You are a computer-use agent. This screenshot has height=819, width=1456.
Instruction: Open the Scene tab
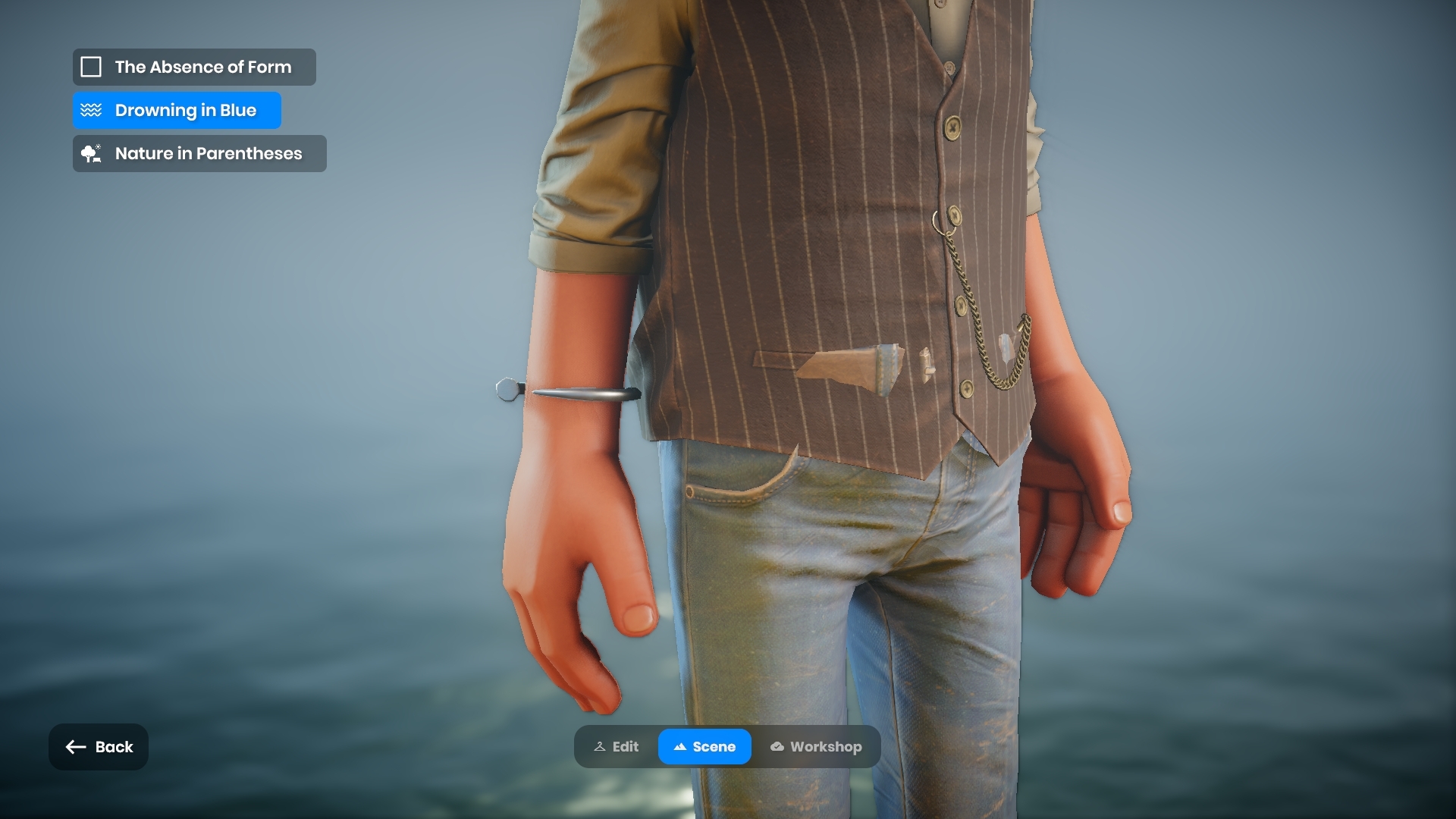(x=704, y=747)
